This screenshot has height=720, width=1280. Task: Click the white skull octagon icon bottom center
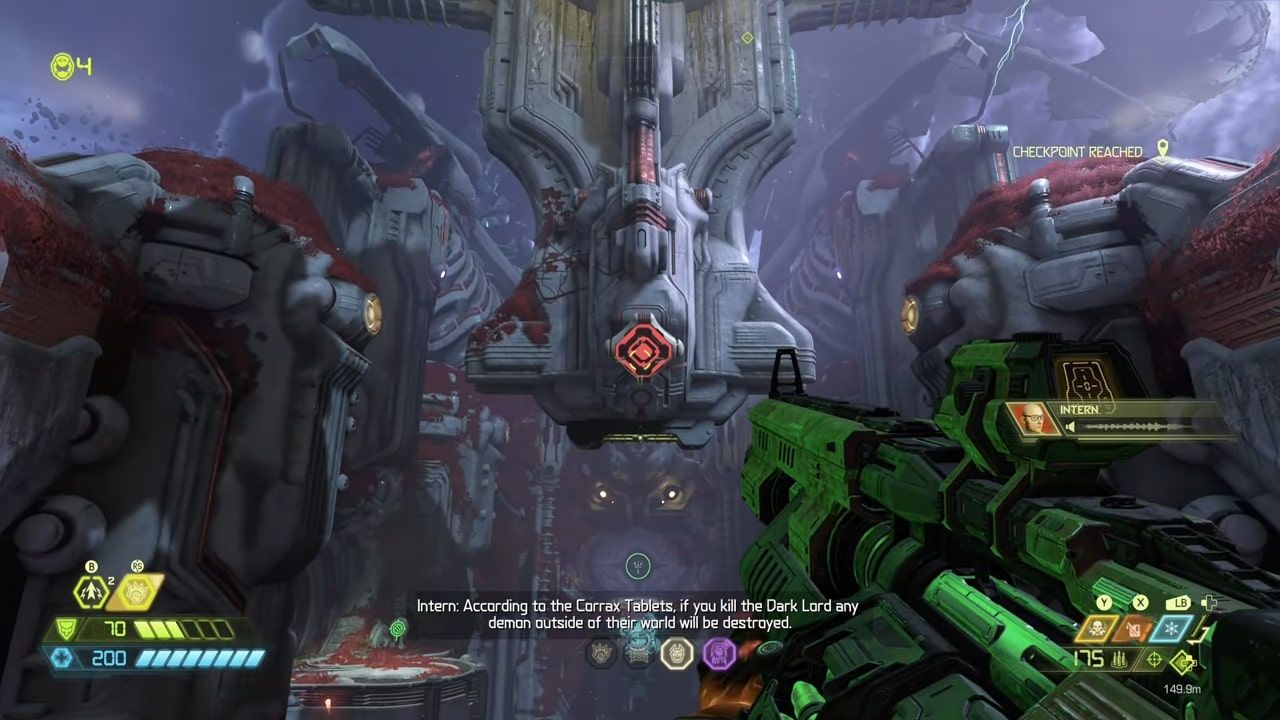(x=677, y=653)
